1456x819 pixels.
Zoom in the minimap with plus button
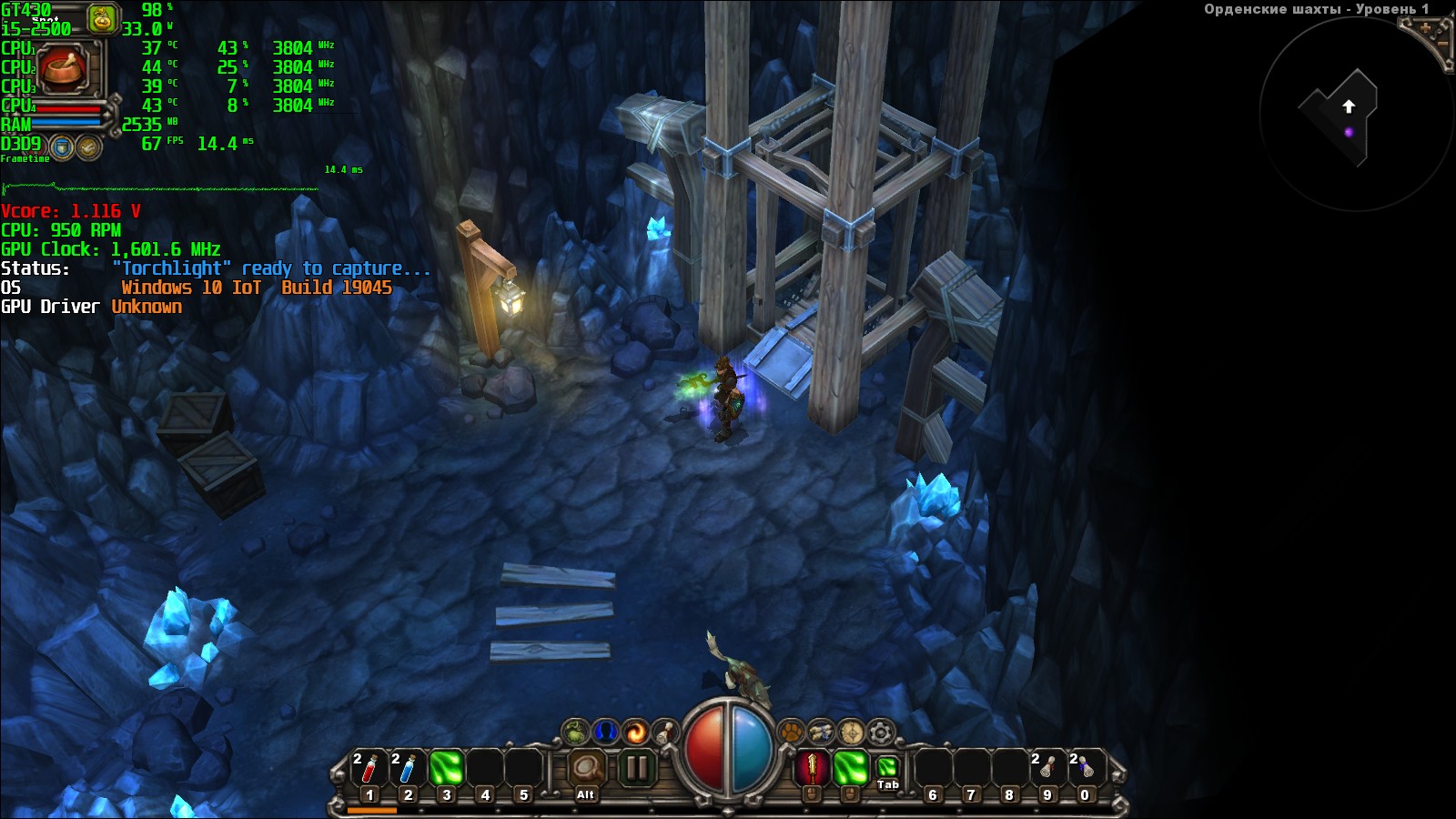coord(1425,29)
